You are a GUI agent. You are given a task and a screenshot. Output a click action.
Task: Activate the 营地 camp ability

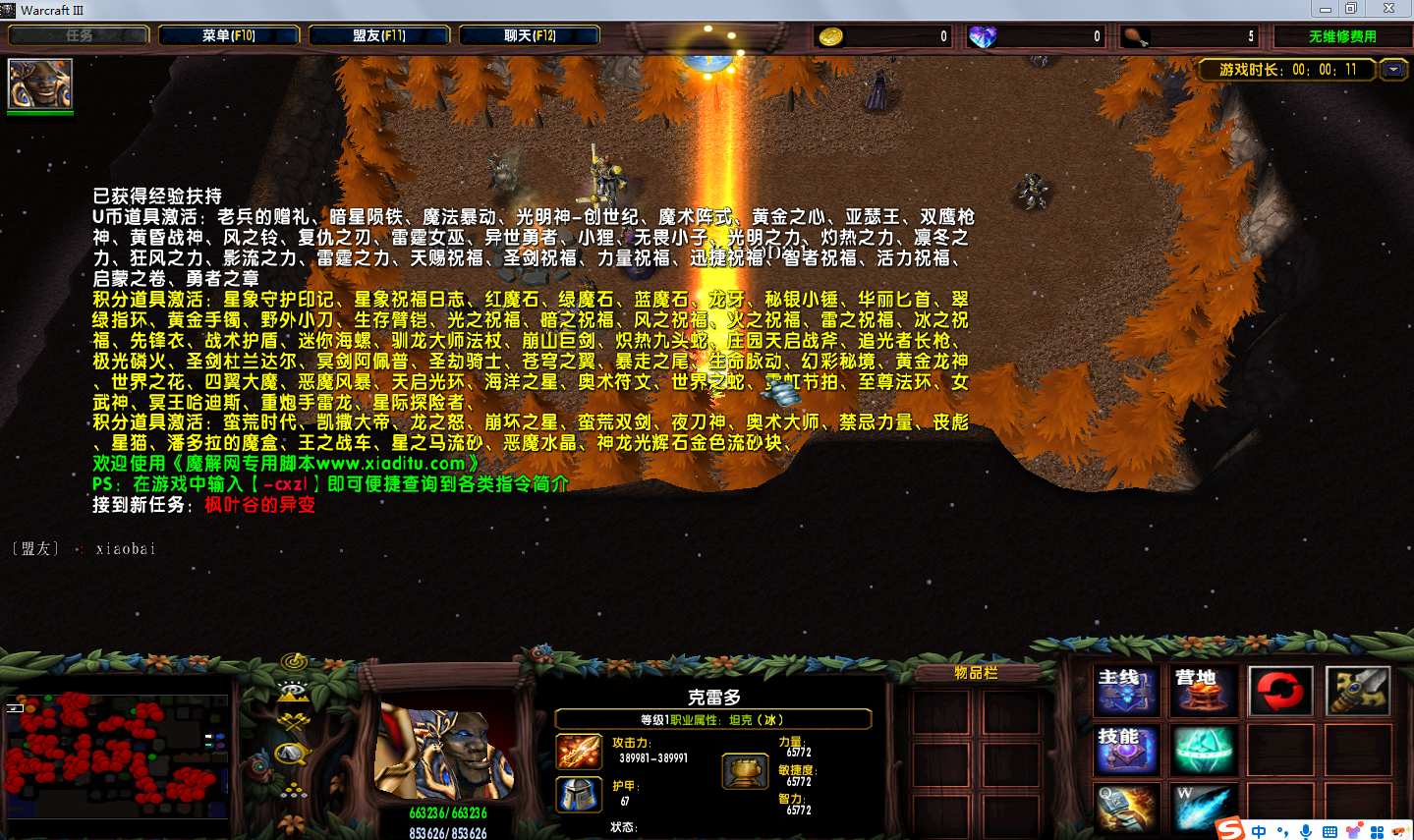(x=1203, y=691)
